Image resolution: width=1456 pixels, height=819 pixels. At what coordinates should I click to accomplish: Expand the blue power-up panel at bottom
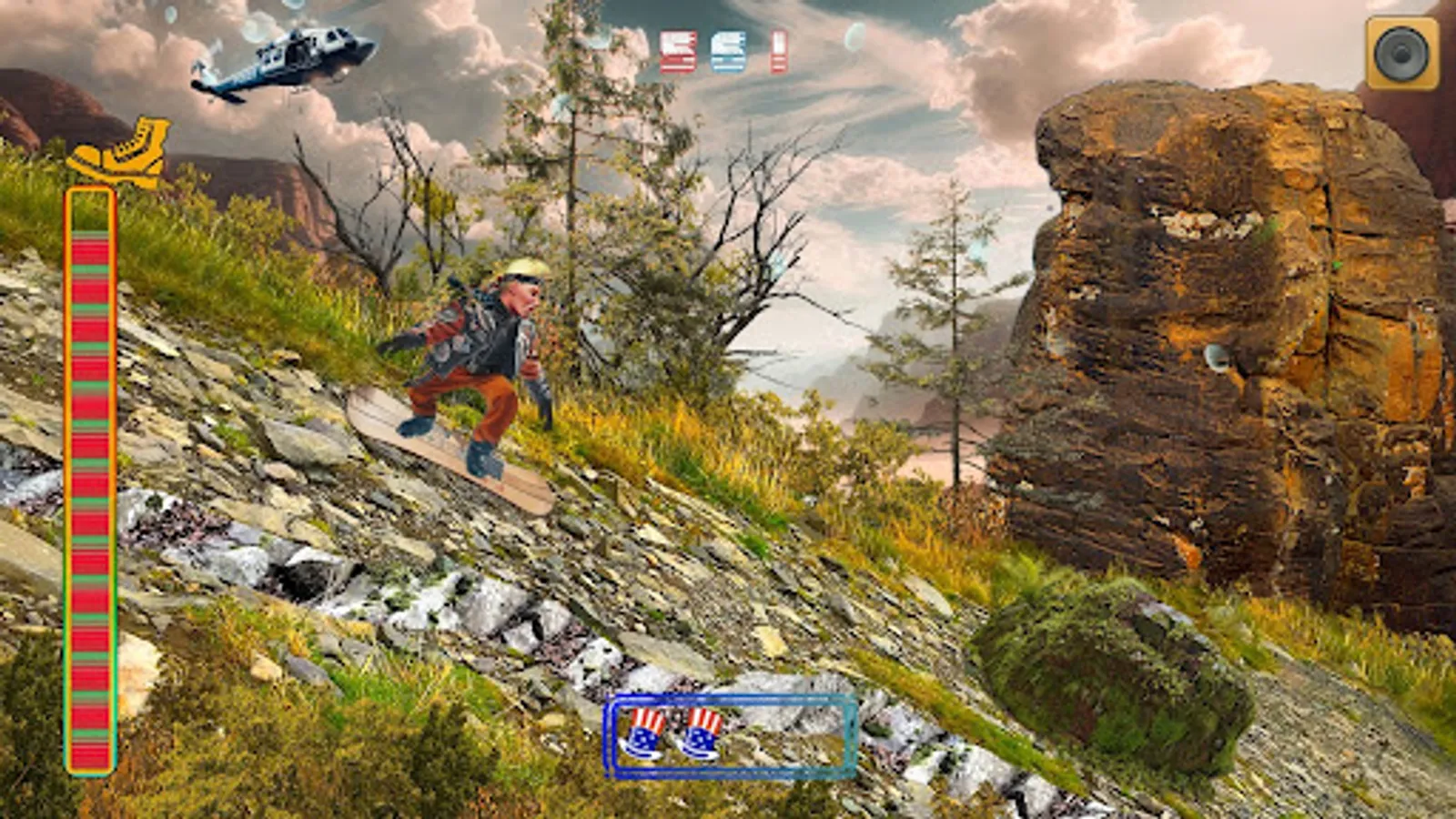click(728, 737)
